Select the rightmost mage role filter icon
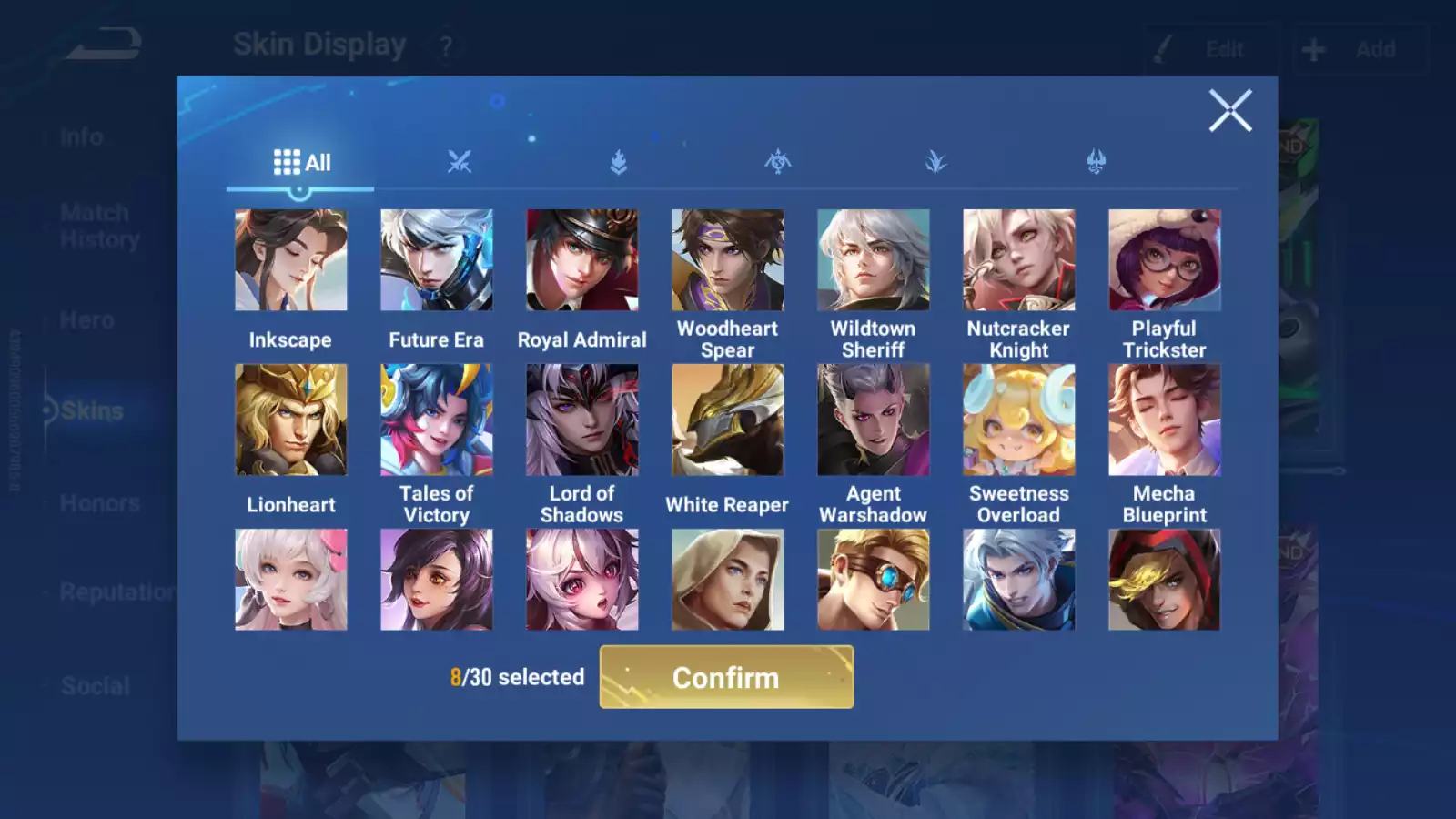The image size is (1456, 819). 1096,161
